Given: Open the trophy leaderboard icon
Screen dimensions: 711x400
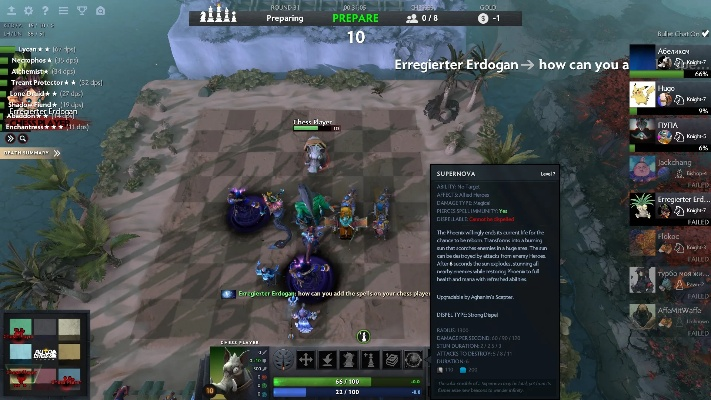Looking at the screenshot, I should click(x=81, y=11).
